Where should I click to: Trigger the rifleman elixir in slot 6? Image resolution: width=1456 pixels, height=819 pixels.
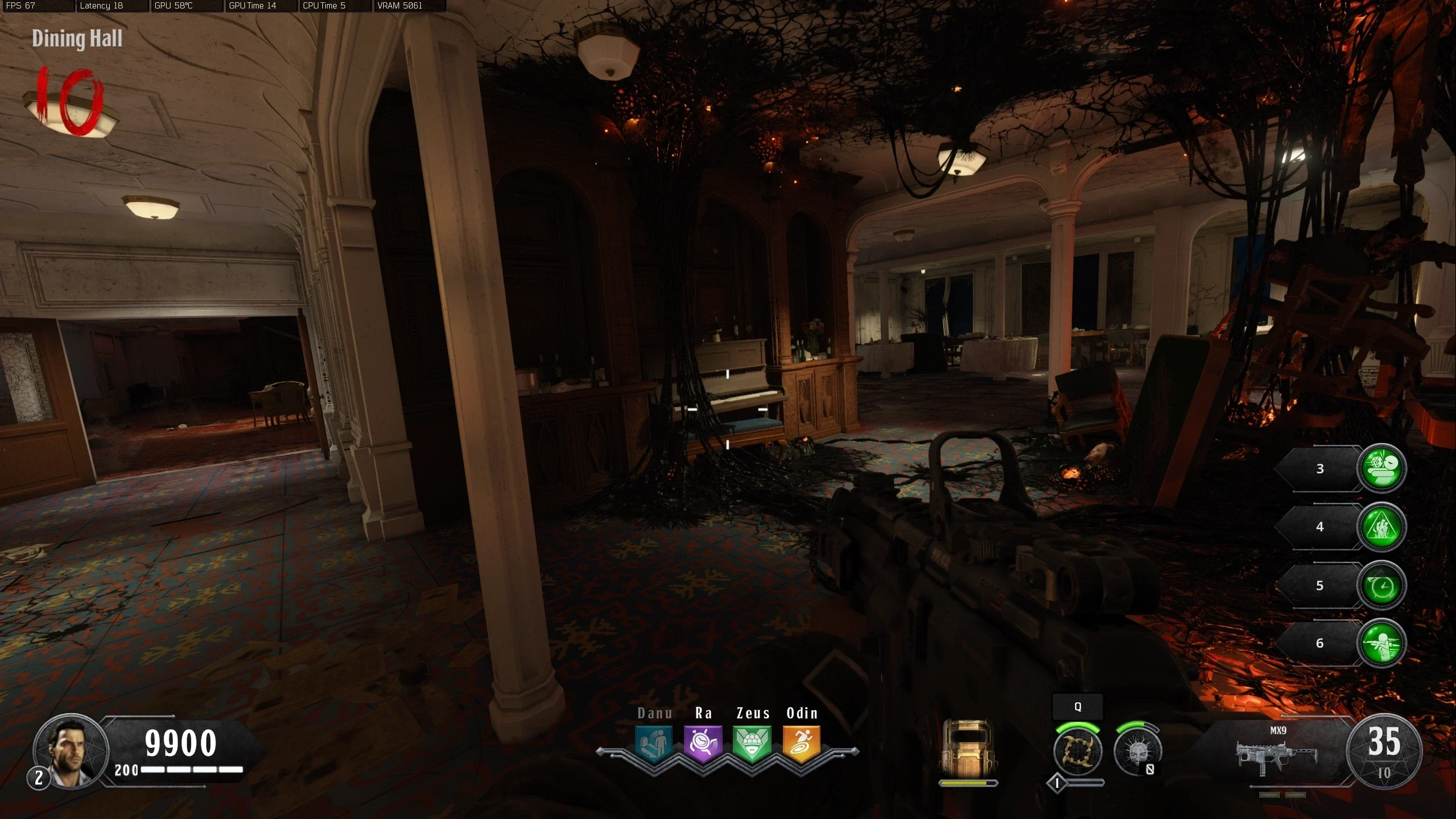1382,643
